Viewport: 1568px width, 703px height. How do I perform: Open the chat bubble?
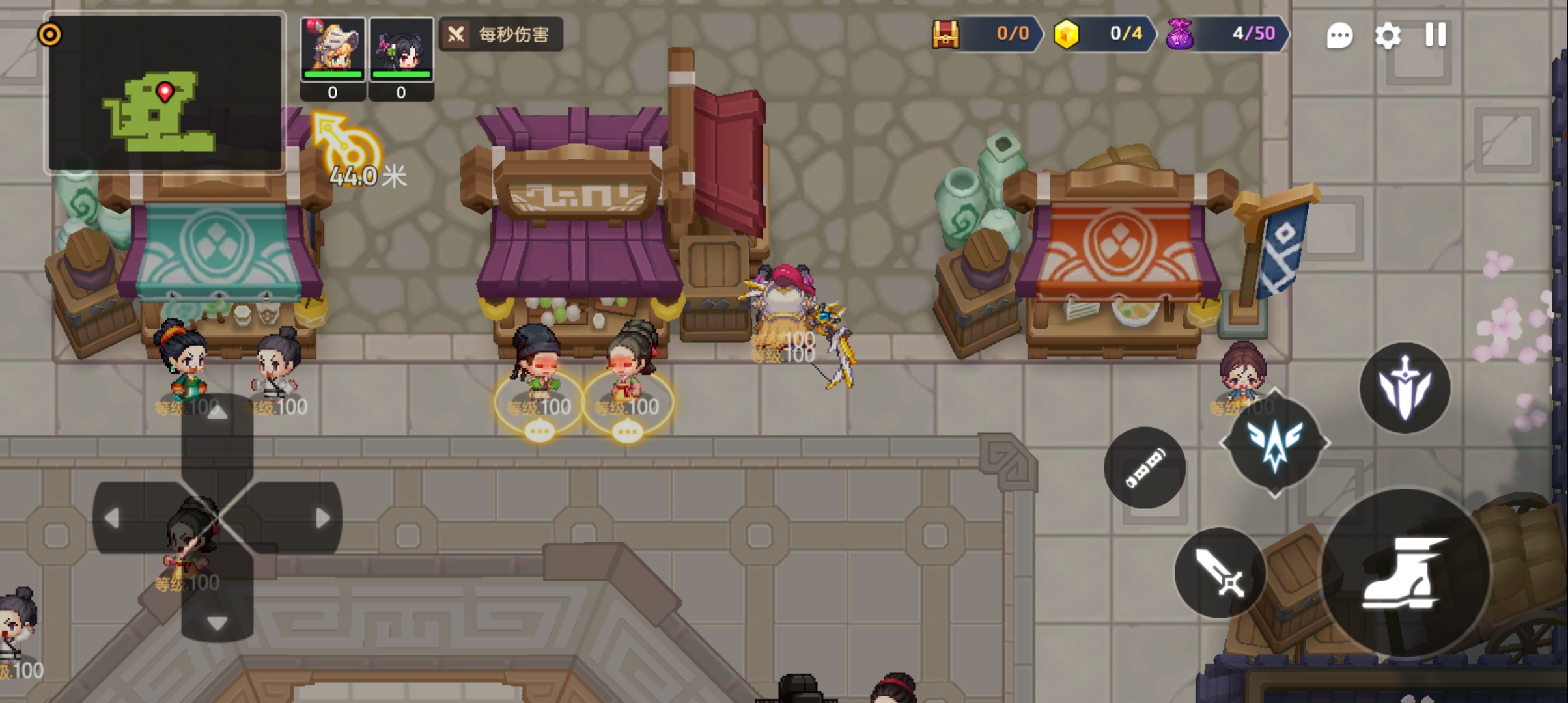(1339, 35)
